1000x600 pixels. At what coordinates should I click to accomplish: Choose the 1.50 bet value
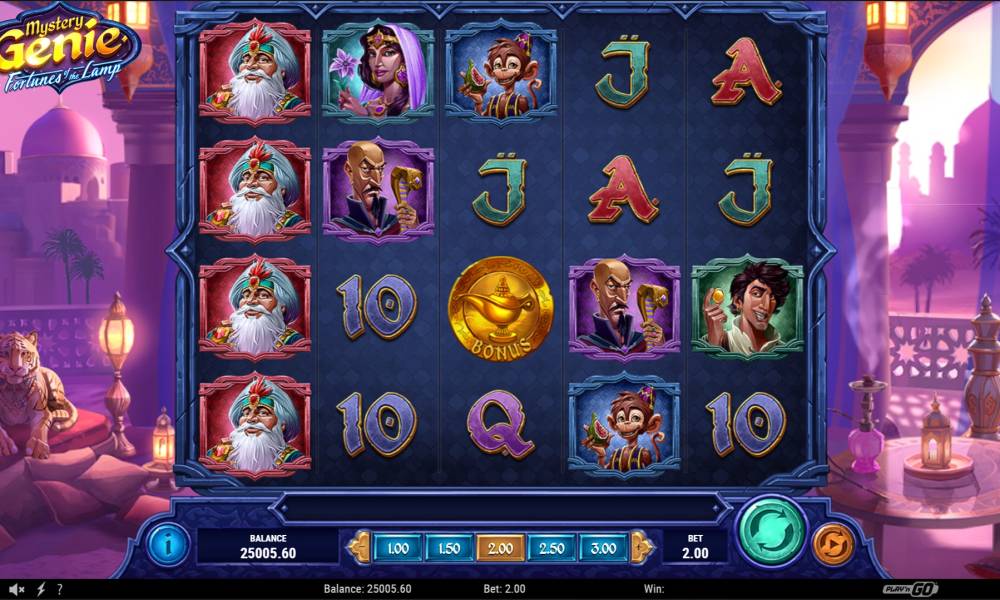click(x=449, y=547)
